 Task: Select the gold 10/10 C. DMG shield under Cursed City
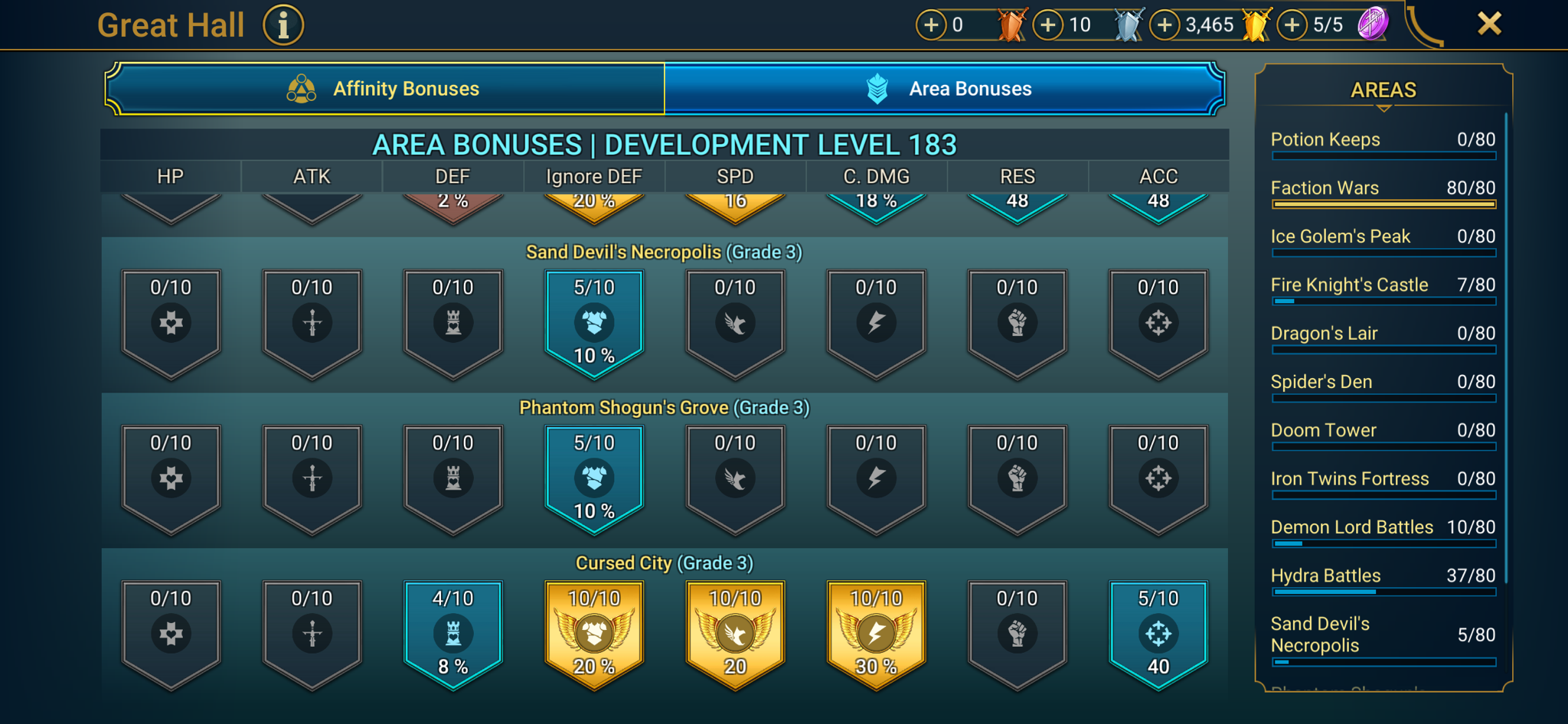875,633
